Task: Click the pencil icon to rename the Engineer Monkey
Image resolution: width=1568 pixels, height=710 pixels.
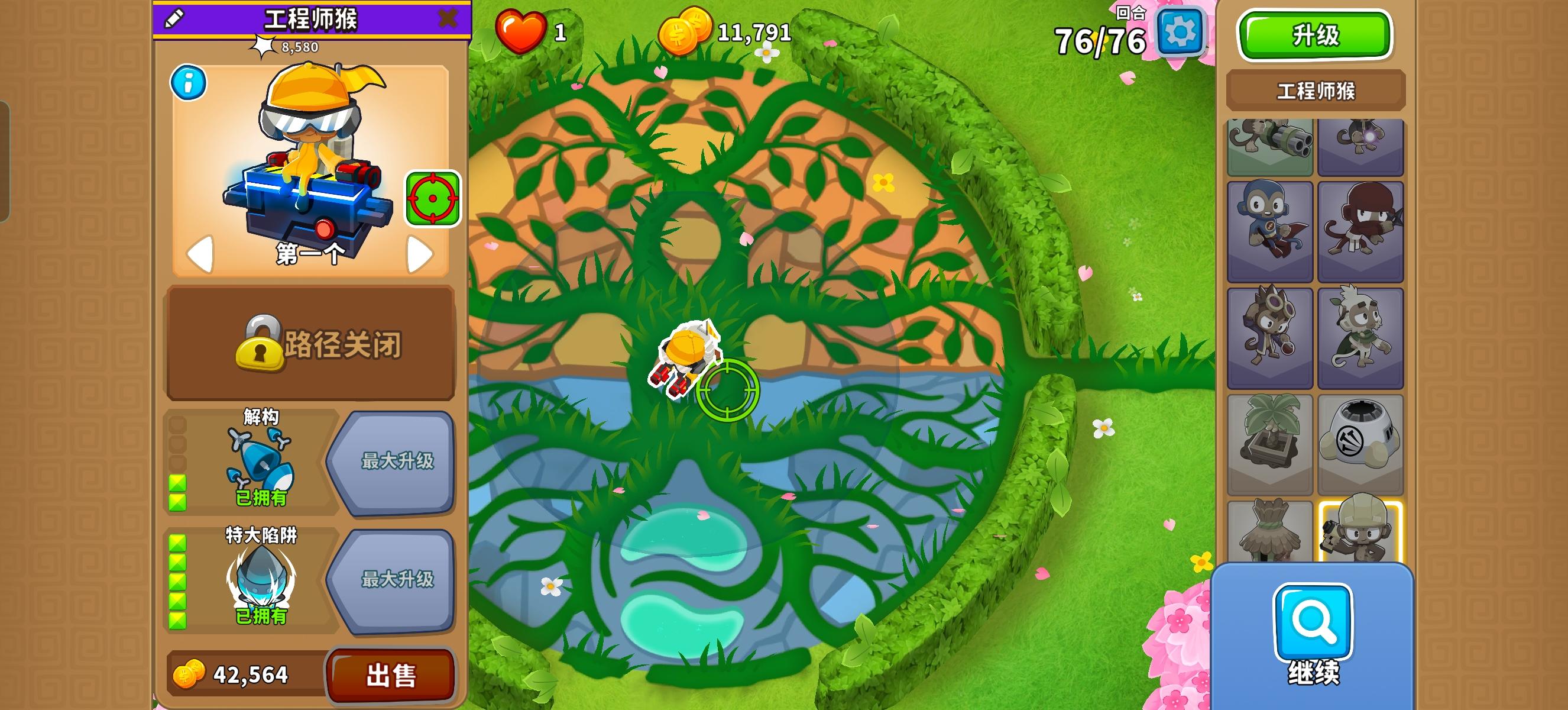Action: [x=174, y=20]
